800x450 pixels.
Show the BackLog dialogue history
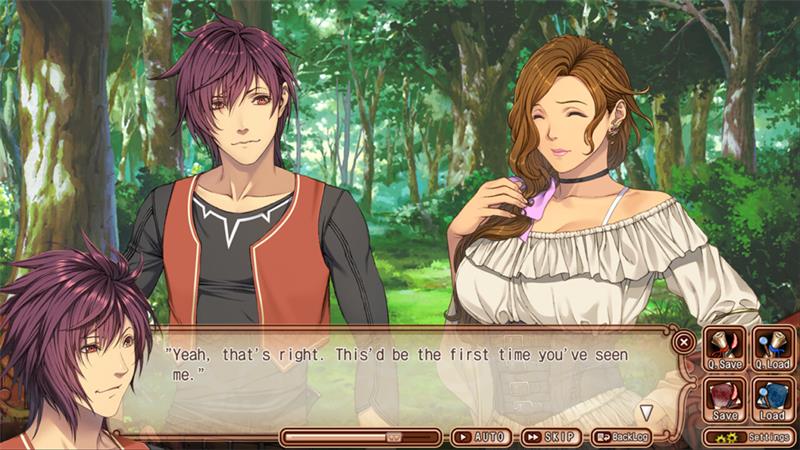click(x=620, y=437)
